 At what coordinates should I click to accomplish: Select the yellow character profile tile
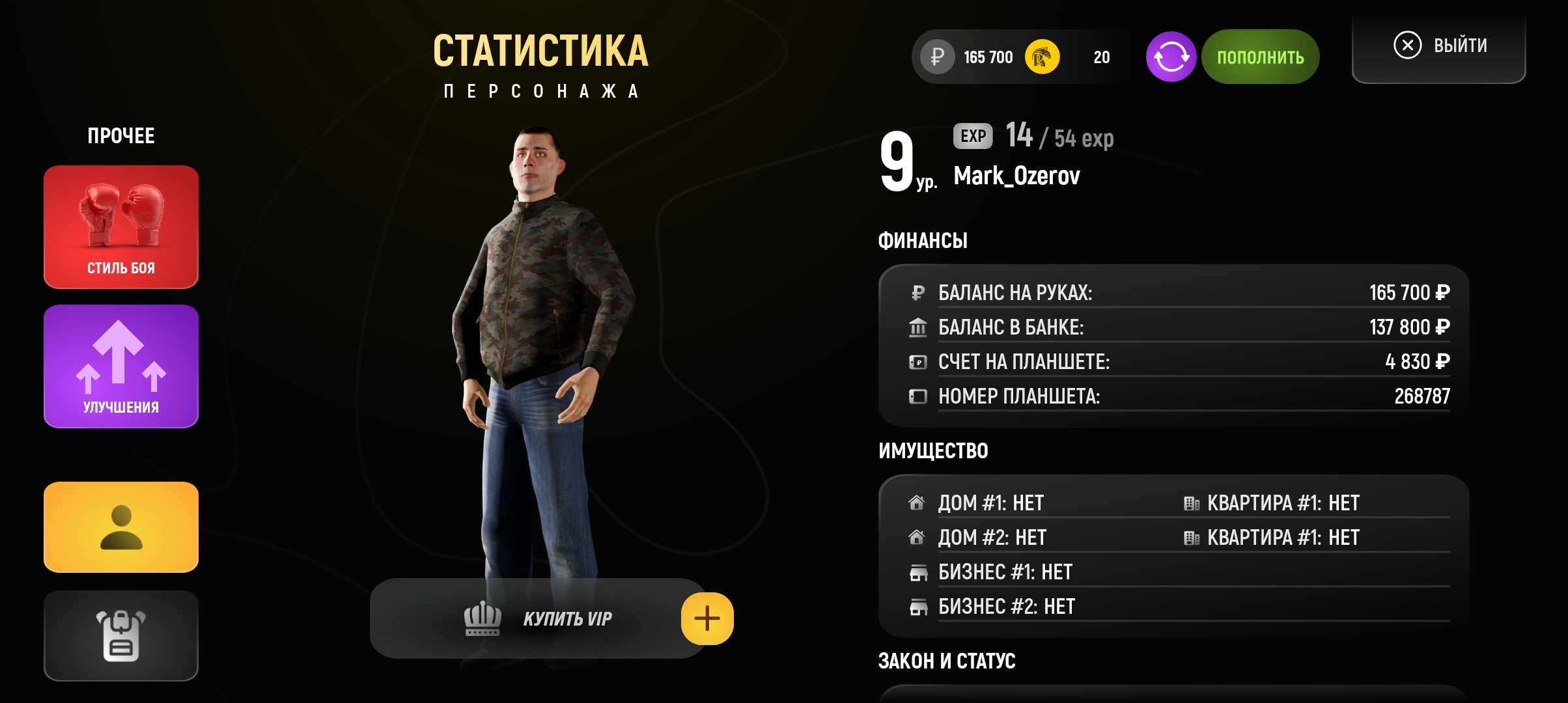tap(121, 527)
